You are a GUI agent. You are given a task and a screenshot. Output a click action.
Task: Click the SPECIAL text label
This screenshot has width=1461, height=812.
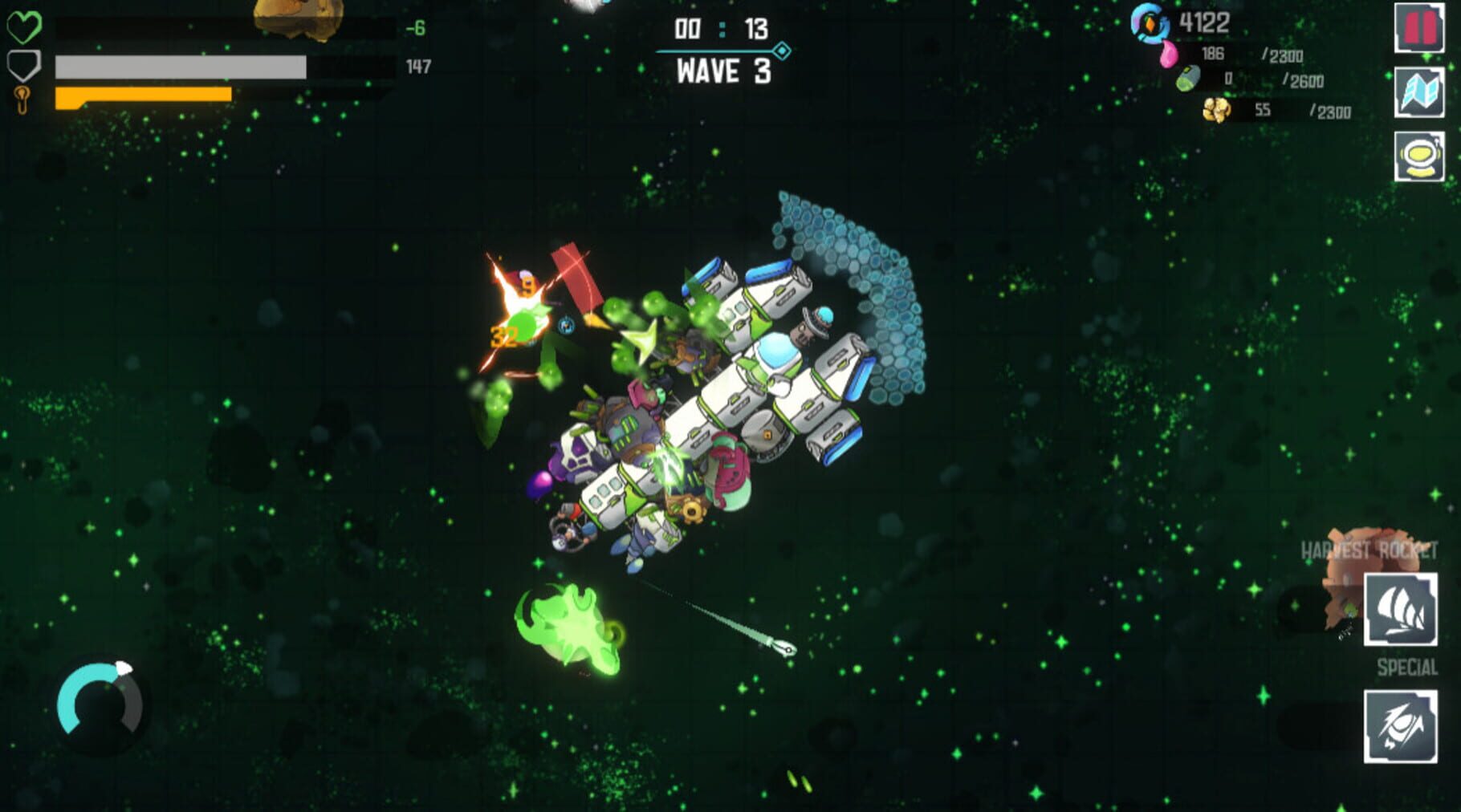[x=1409, y=665]
